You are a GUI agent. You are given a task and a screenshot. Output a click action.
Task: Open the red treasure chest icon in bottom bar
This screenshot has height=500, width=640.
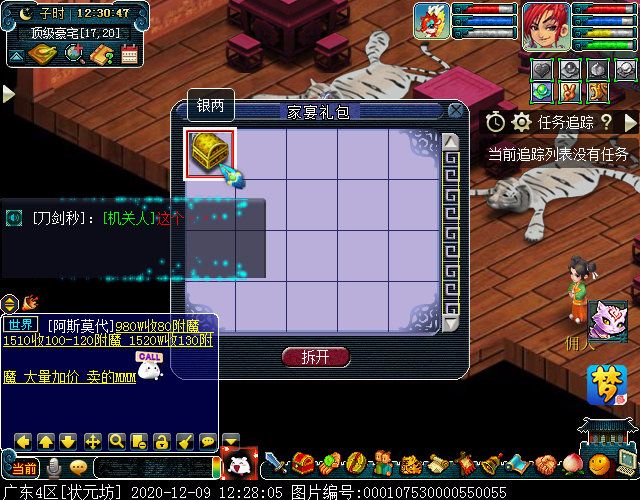(304, 465)
